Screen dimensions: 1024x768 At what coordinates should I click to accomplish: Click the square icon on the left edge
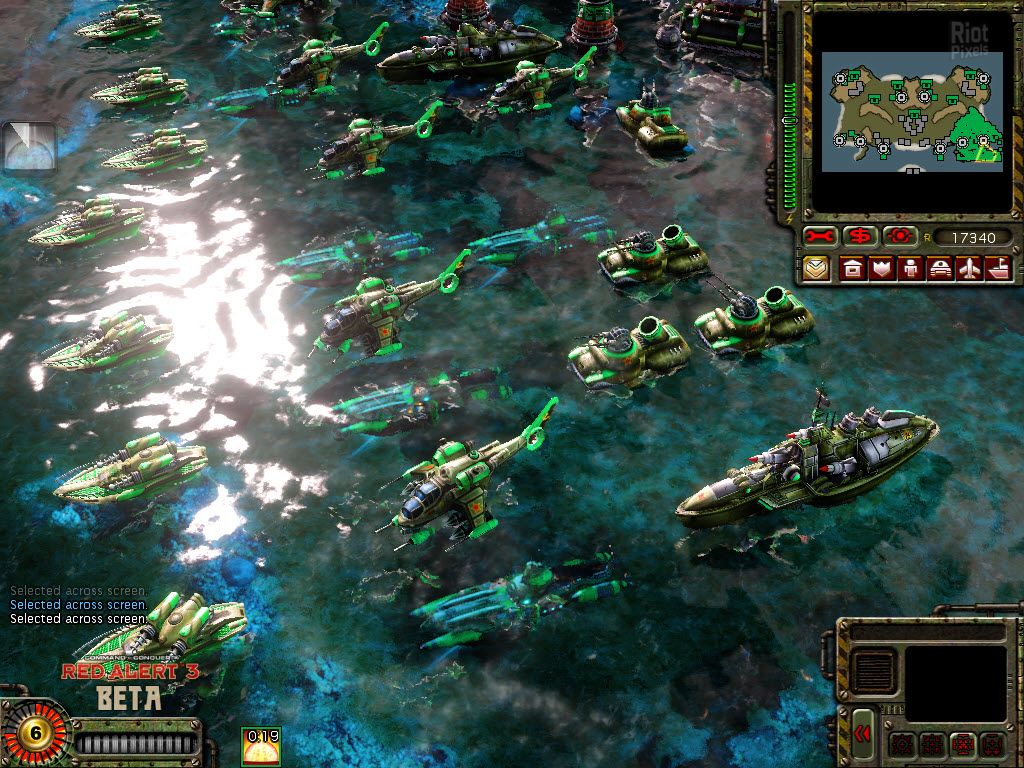click(x=29, y=148)
